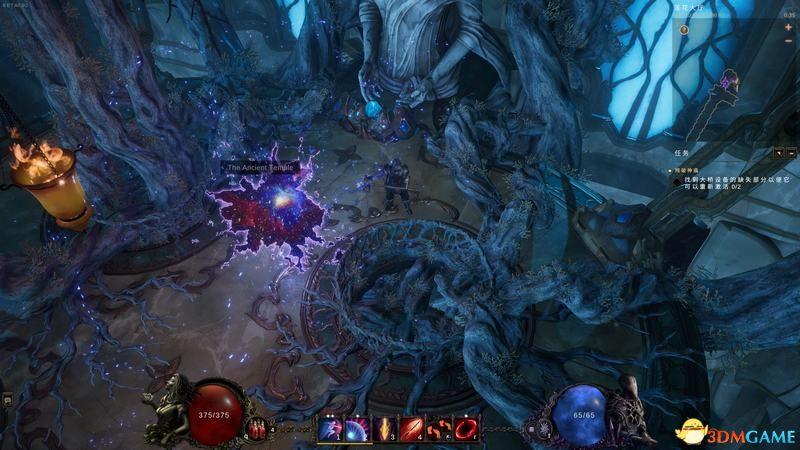Click the round marker icon atop the minimap
Viewport: 800px width, 450px height.
pyautogui.click(x=684, y=29)
